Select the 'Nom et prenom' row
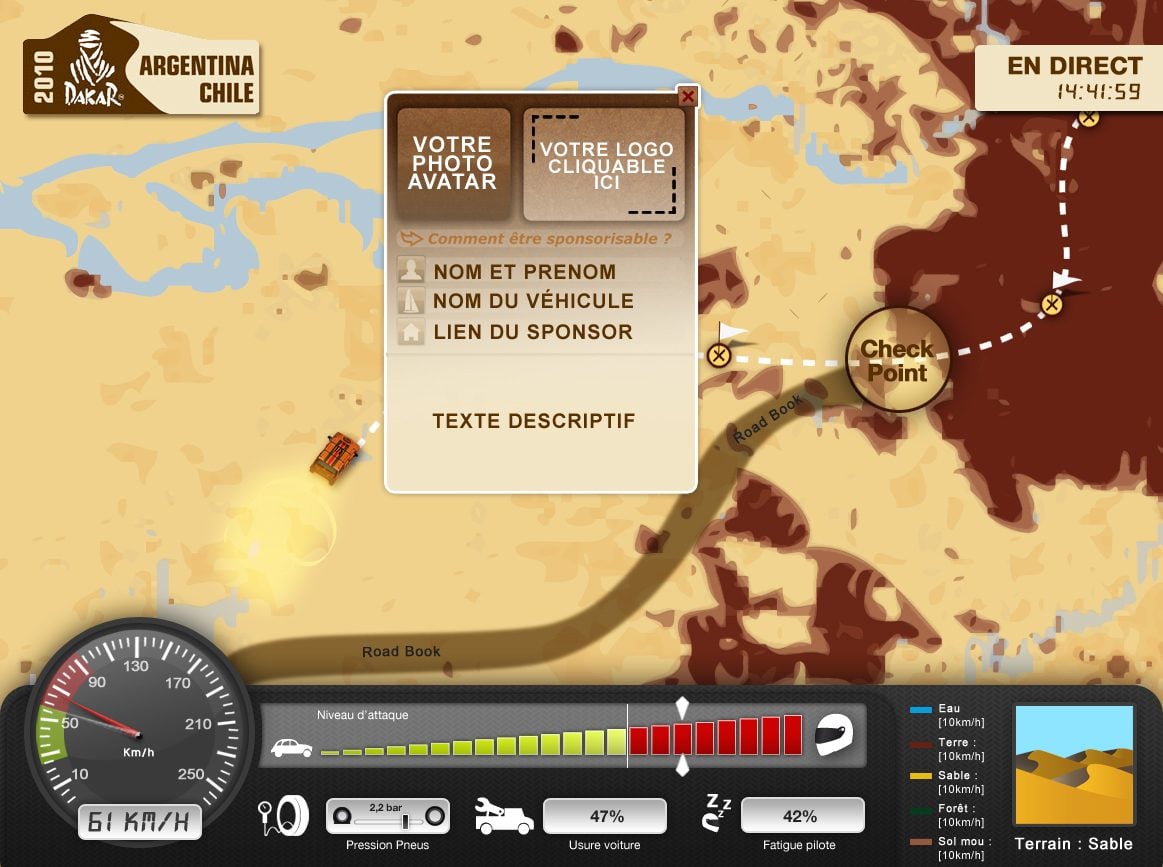 click(x=524, y=272)
